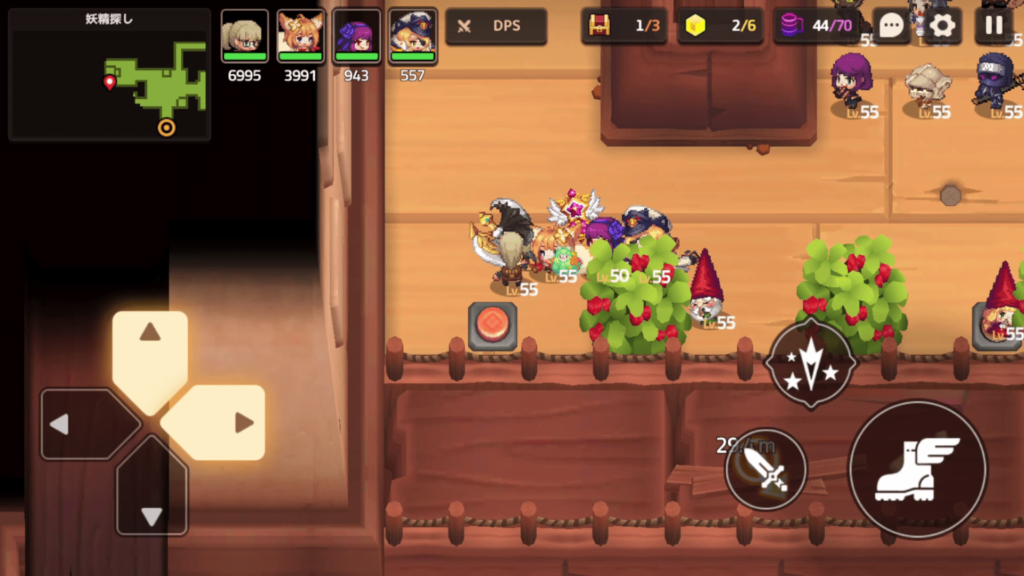Tap the up arrow on the D-pad
The height and width of the screenshot is (576, 1024).
coord(150,352)
